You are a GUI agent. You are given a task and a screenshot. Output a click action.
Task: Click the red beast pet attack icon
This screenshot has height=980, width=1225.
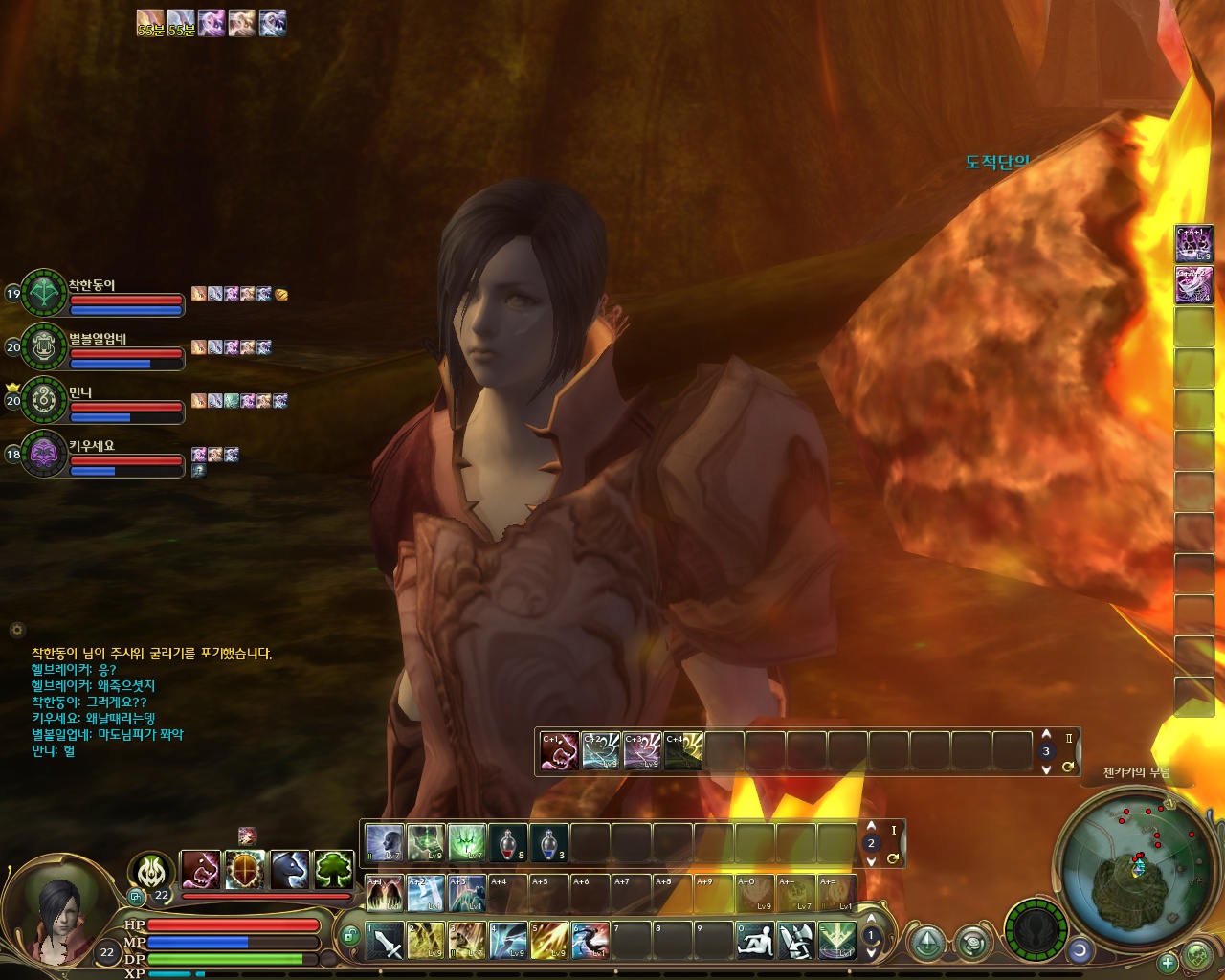201,870
